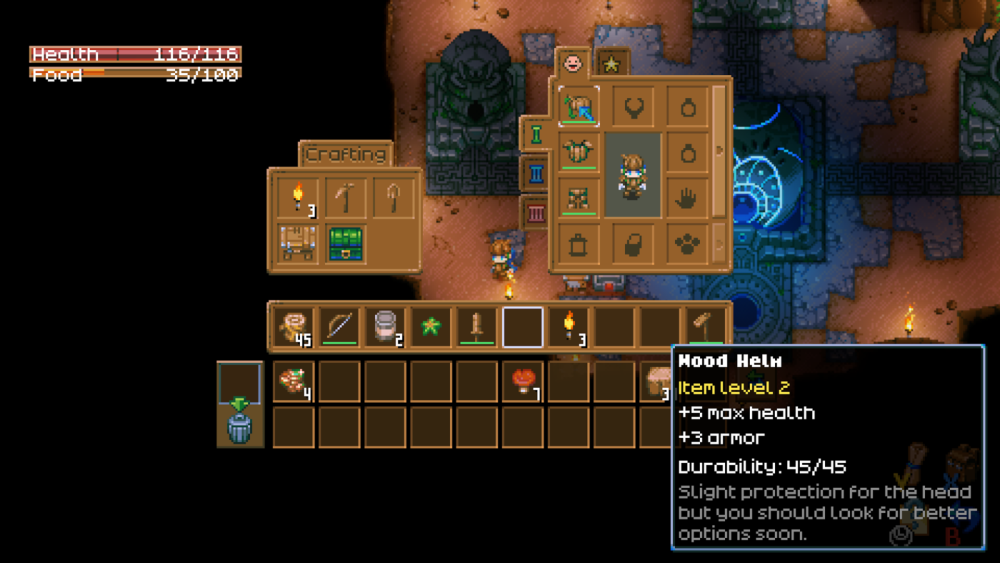Viewport: 1000px width, 563px height.
Task: Select the wooden pants armor slot
Action: pos(579,197)
